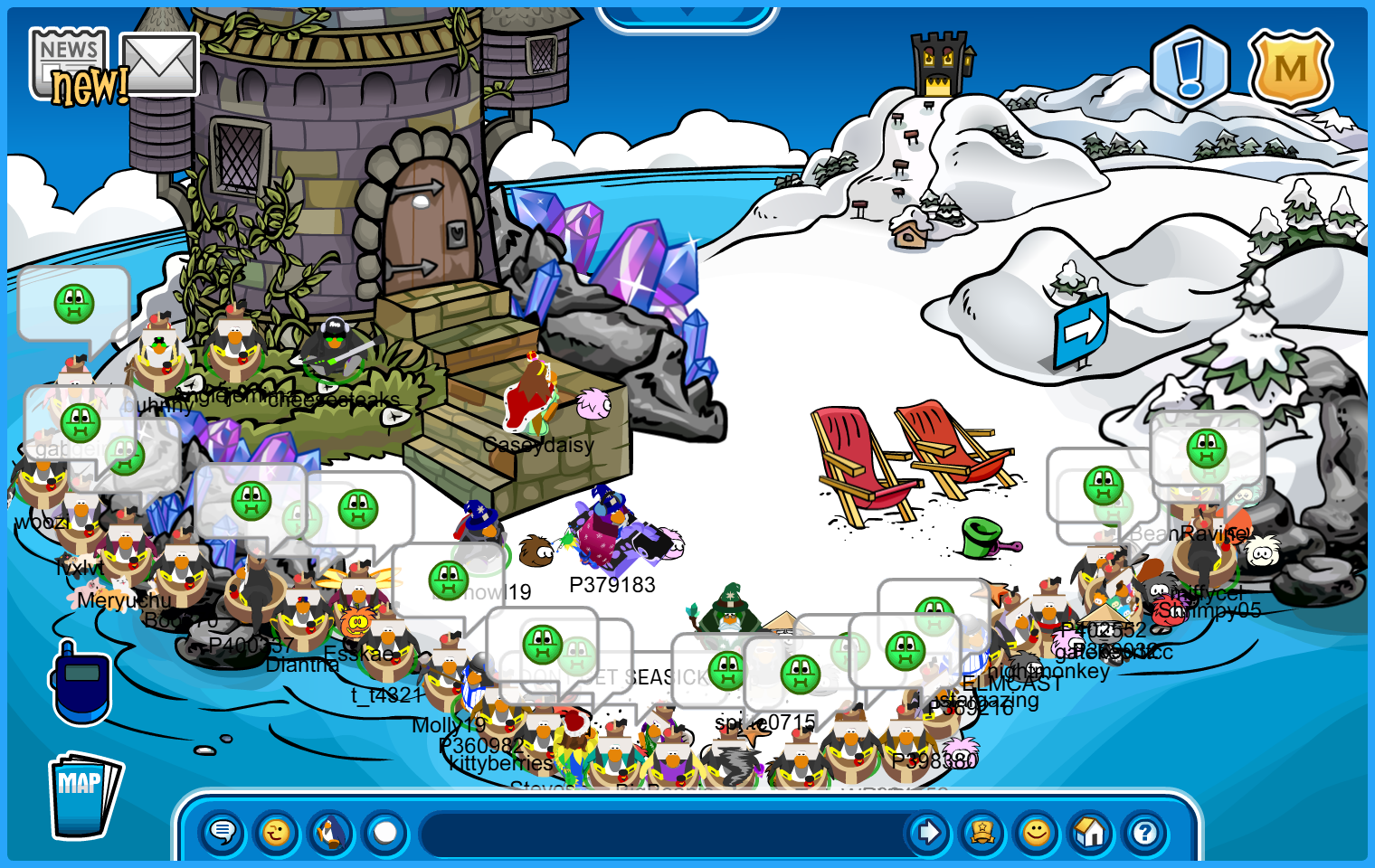Open the penguin actions menu

(331, 832)
